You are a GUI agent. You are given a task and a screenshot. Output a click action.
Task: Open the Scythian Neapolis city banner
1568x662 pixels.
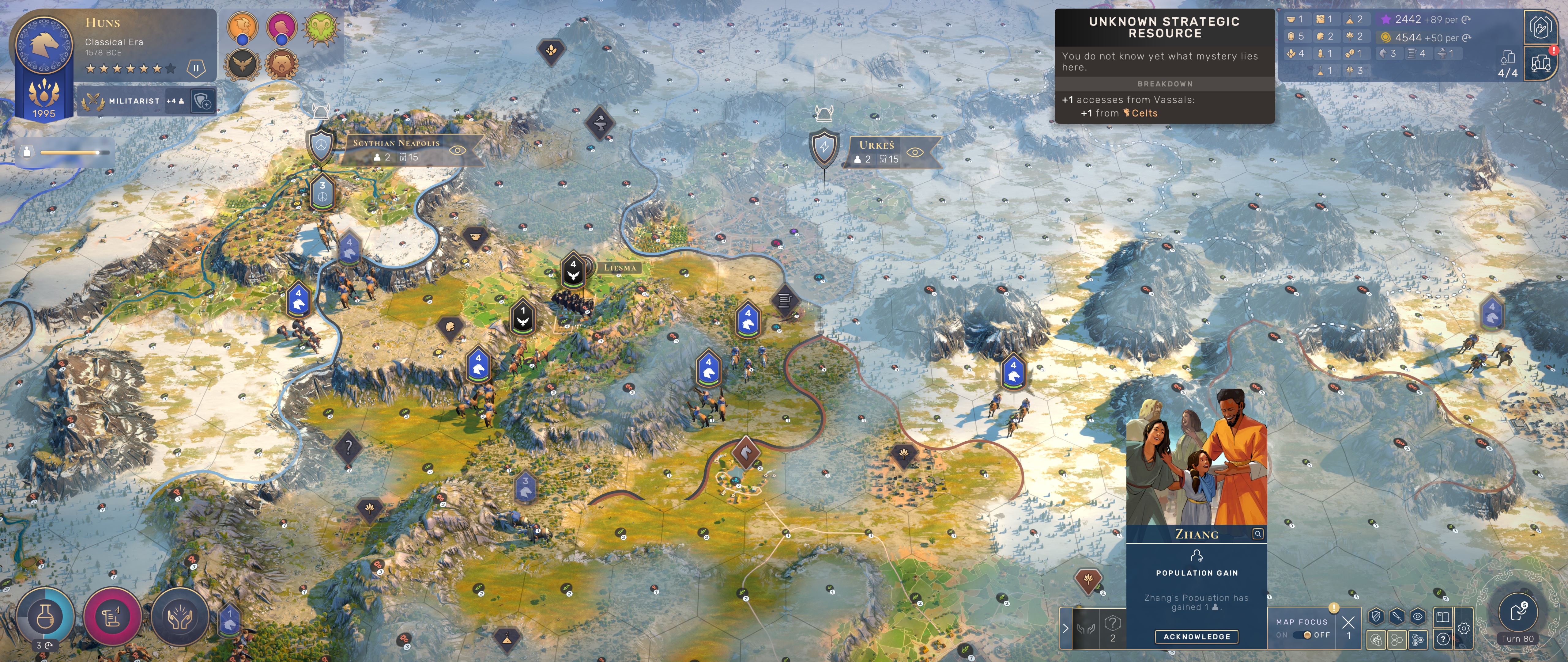pos(396,143)
